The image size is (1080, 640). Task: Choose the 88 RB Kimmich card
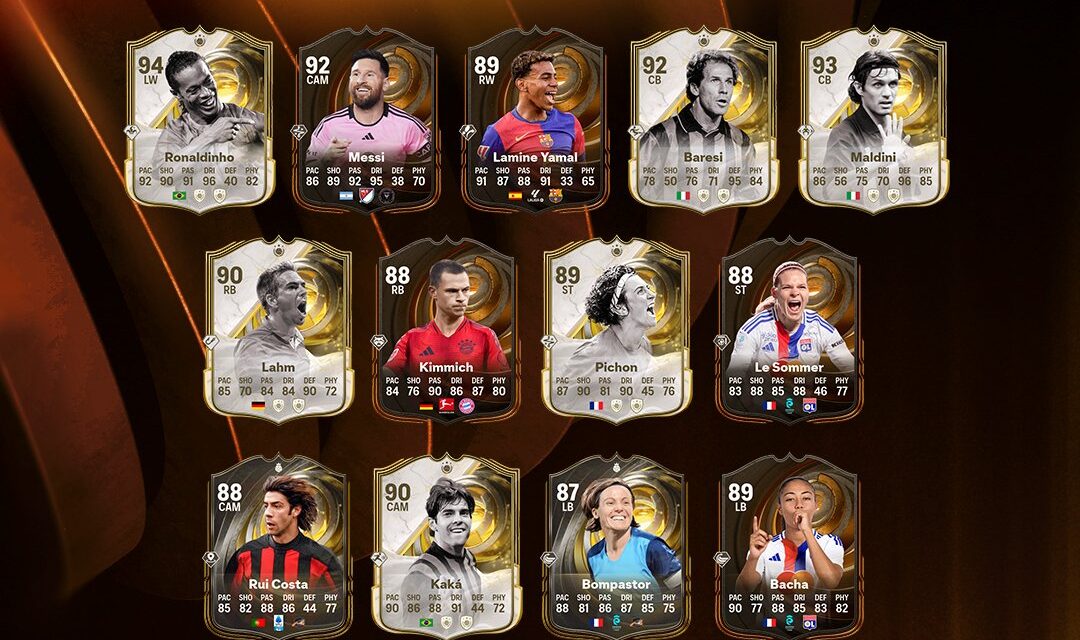[447, 328]
